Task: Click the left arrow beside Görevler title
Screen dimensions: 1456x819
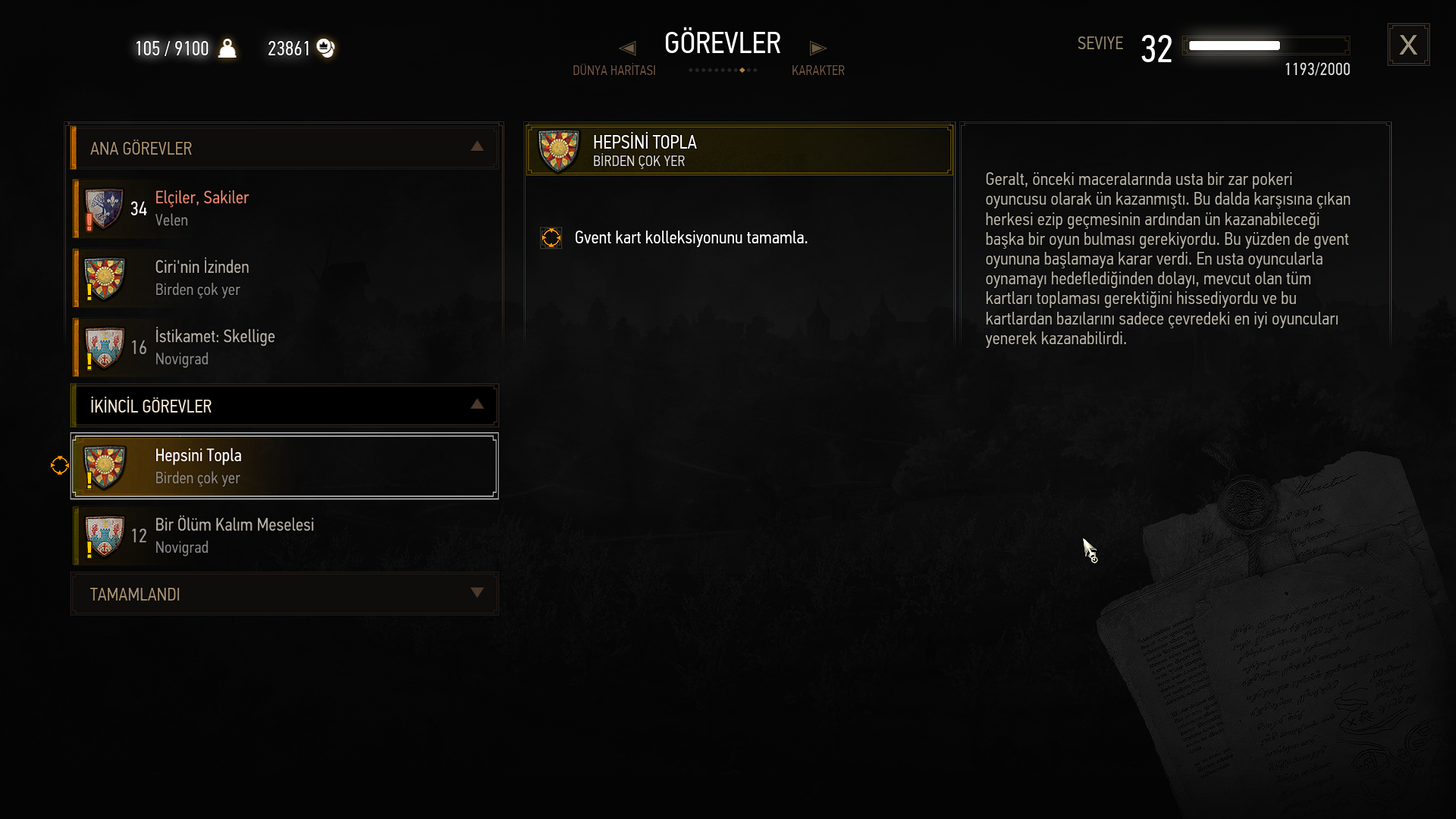Action: point(627,48)
